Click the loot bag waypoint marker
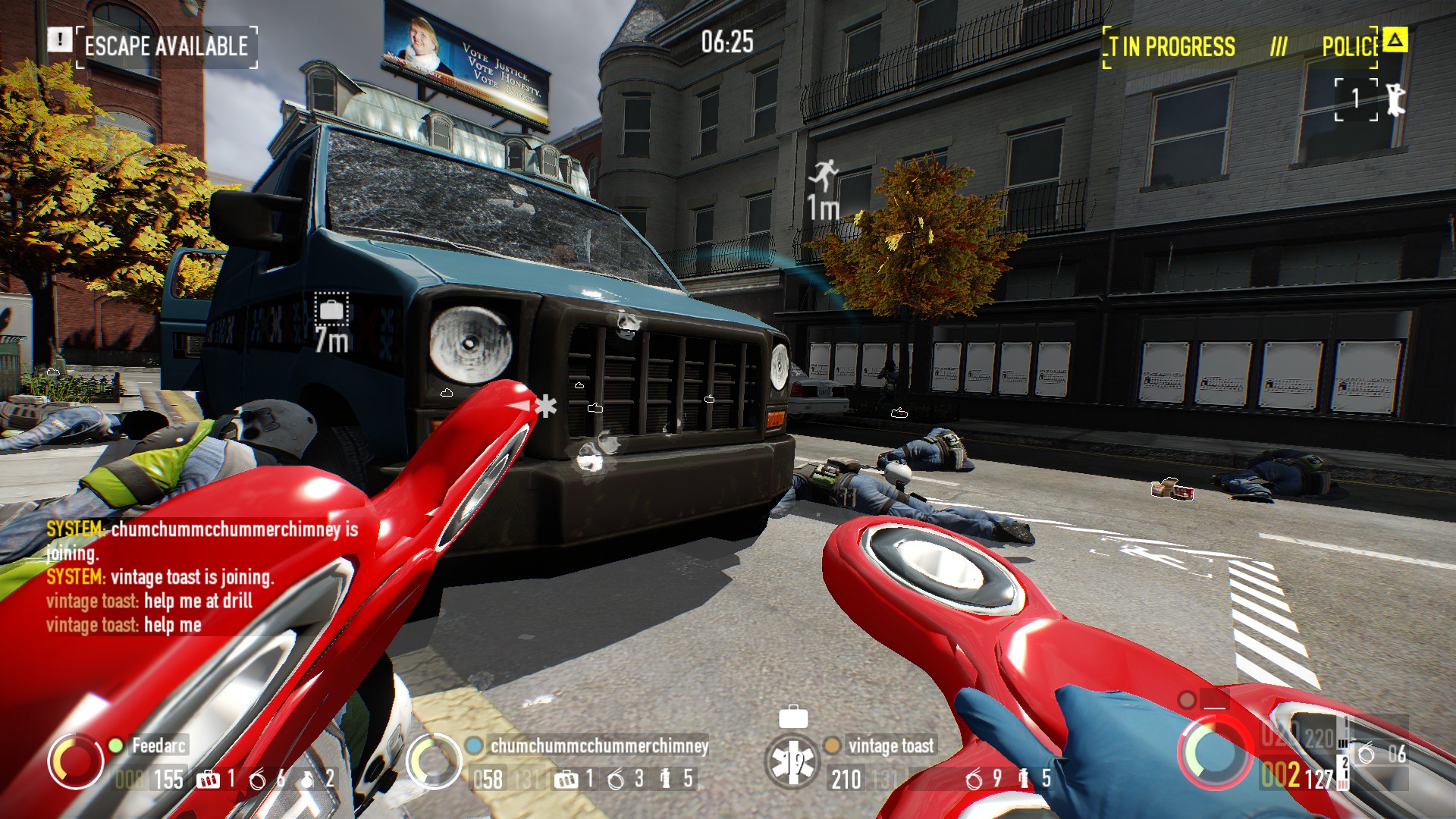 click(331, 309)
